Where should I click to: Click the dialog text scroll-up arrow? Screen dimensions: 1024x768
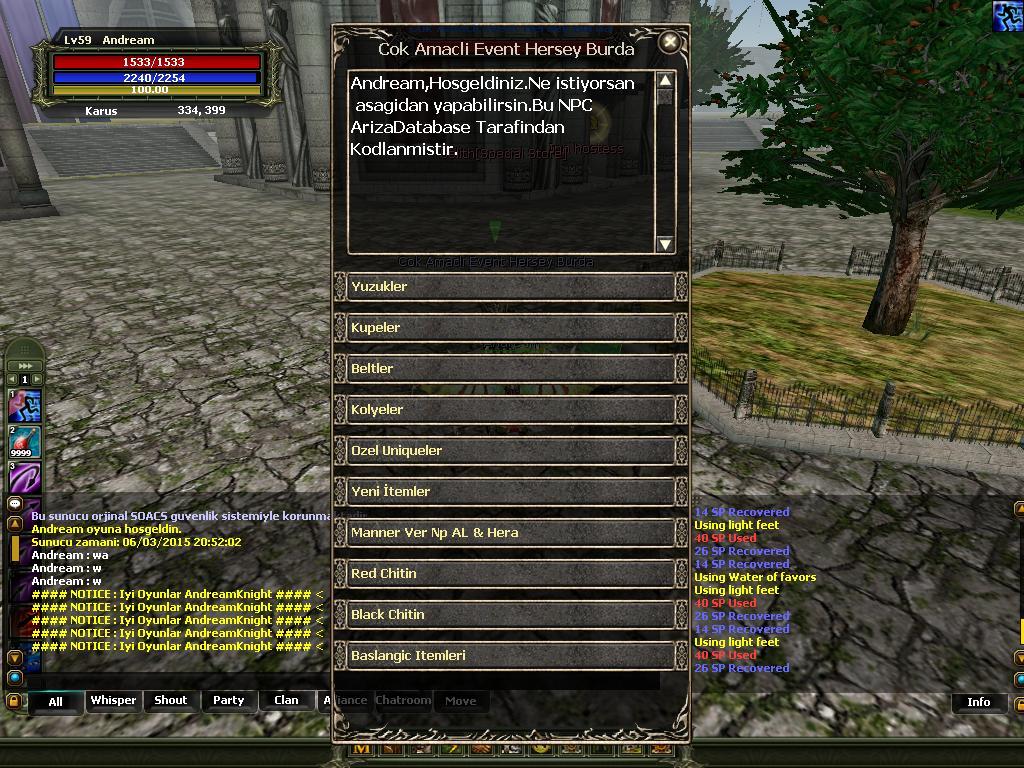click(x=665, y=80)
